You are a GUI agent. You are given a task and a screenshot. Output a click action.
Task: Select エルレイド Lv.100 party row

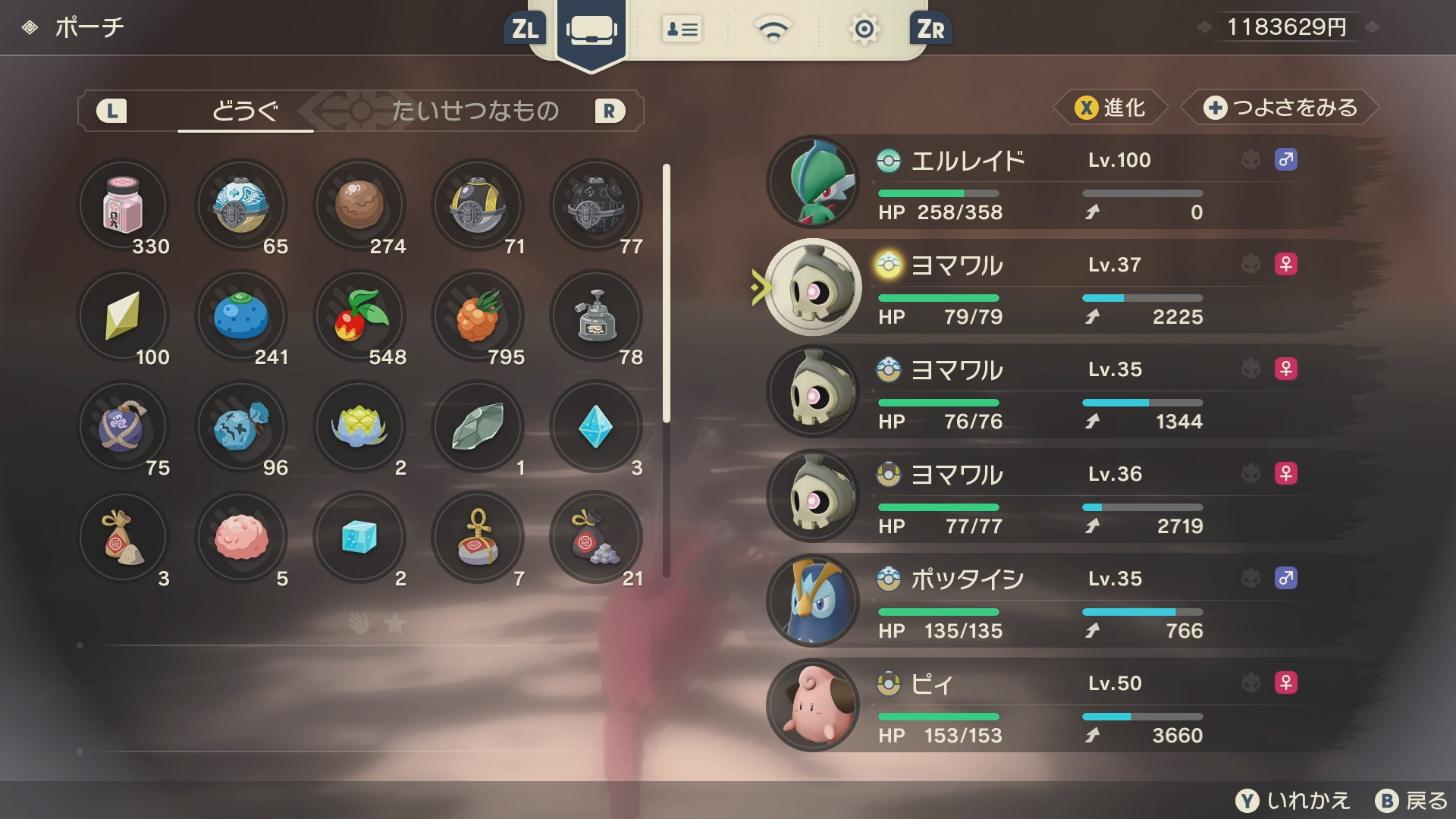pos(1062,183)
